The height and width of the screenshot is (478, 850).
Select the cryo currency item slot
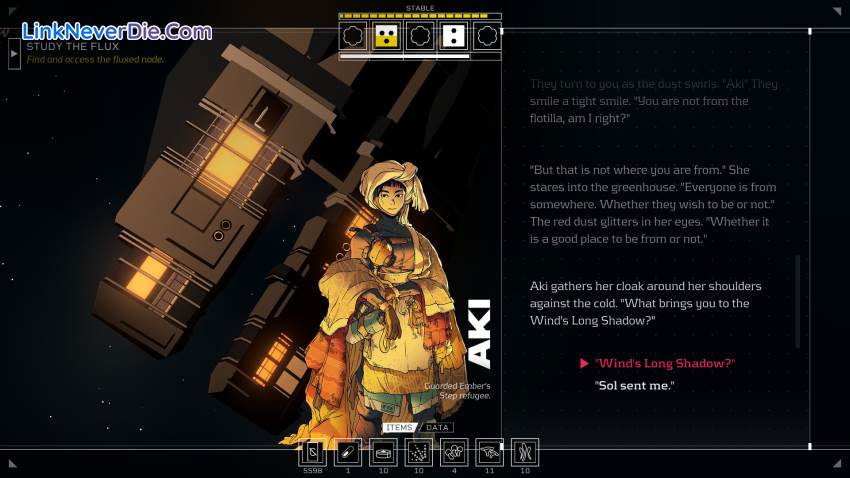(313, 452)
